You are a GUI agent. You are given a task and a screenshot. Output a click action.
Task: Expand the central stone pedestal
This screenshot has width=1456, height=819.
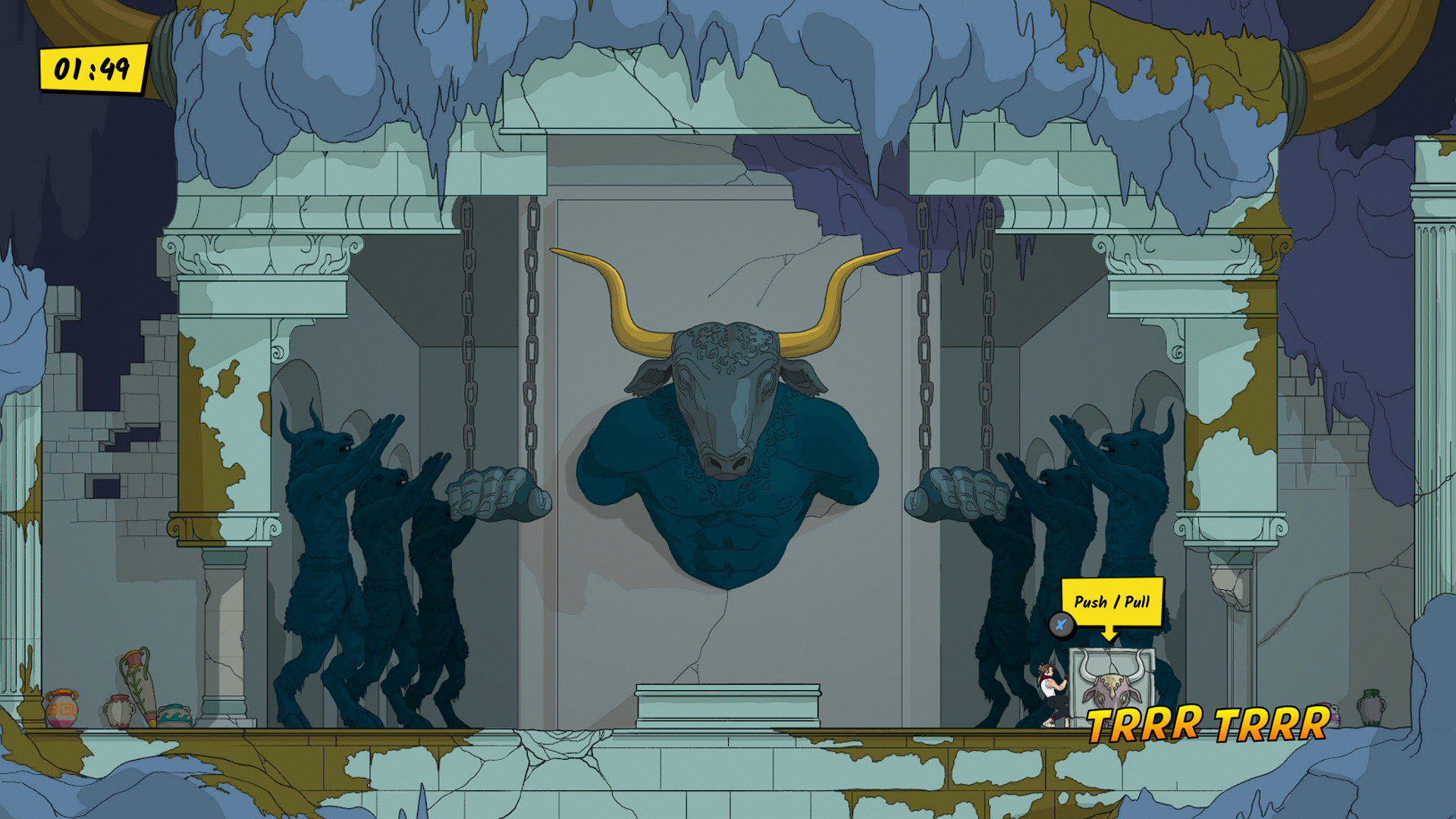728,705
